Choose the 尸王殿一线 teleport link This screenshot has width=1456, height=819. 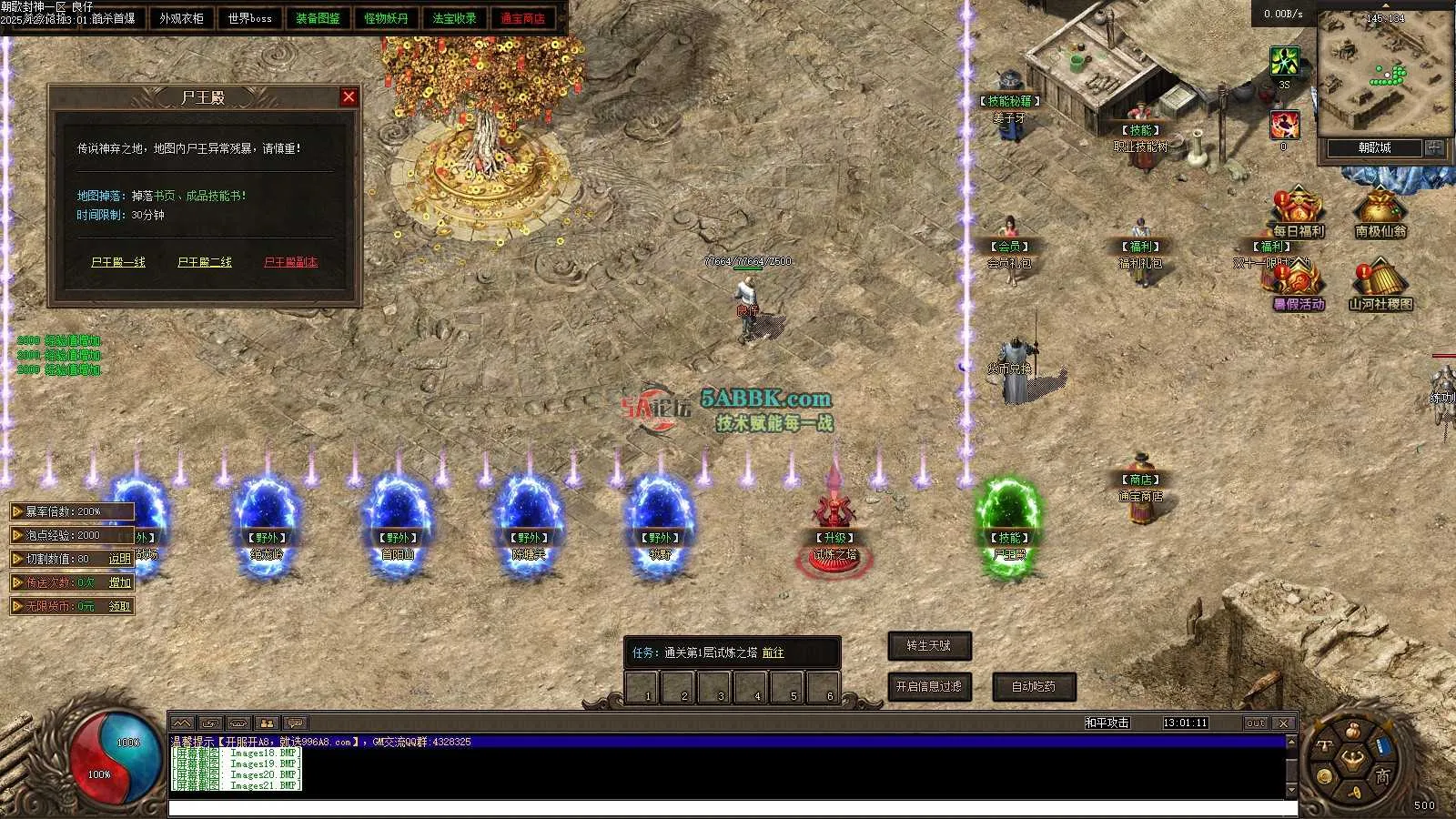(x=118, y=262)
